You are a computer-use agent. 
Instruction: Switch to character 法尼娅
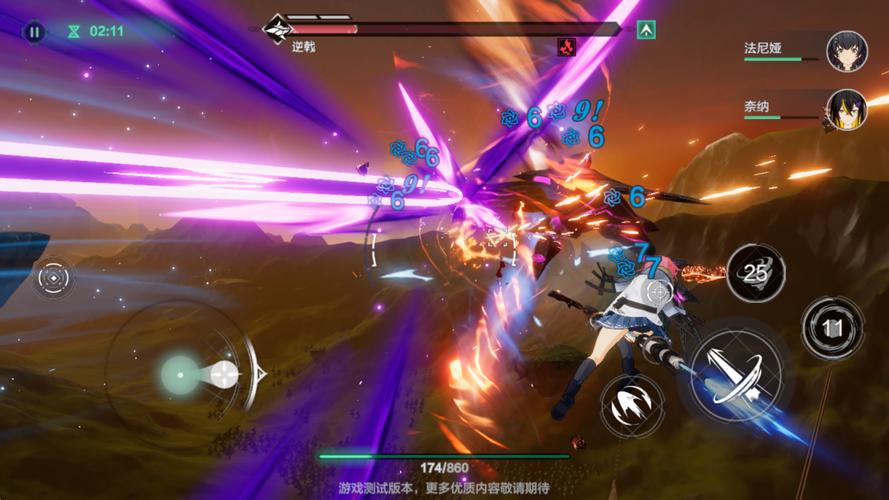coord(846,51)
